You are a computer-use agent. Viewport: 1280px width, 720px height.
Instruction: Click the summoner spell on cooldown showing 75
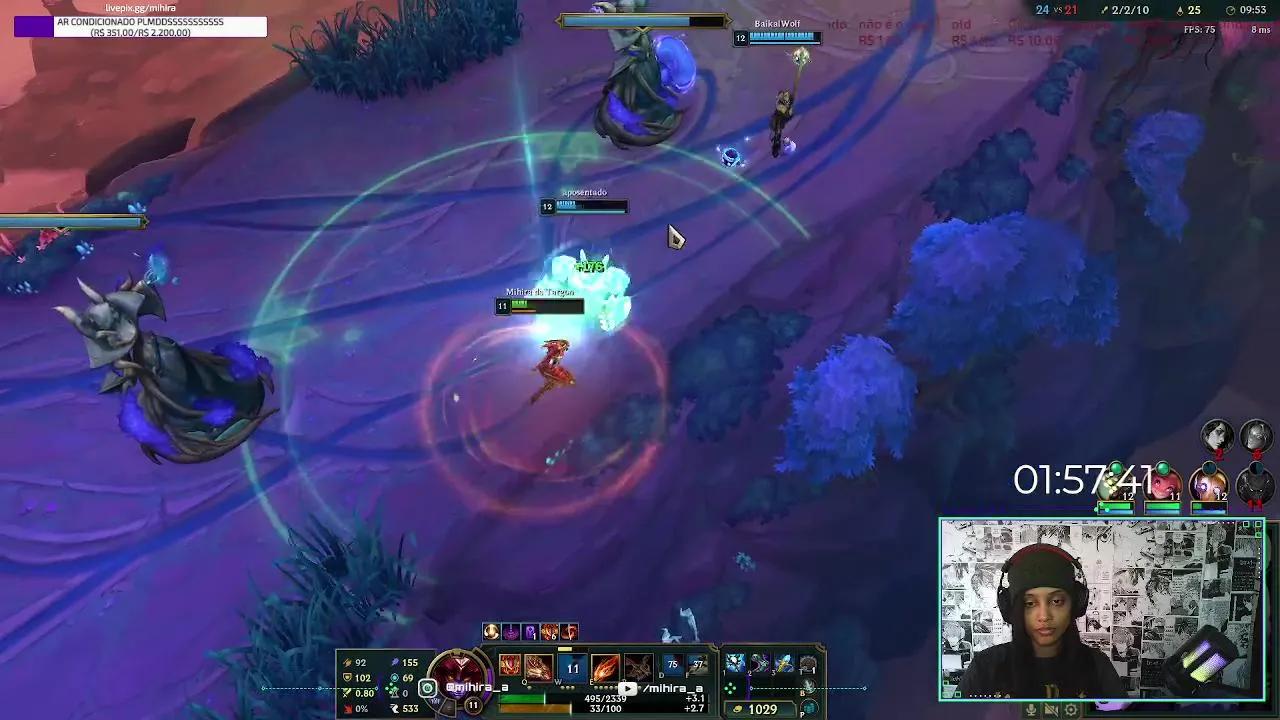click(674, 663)
